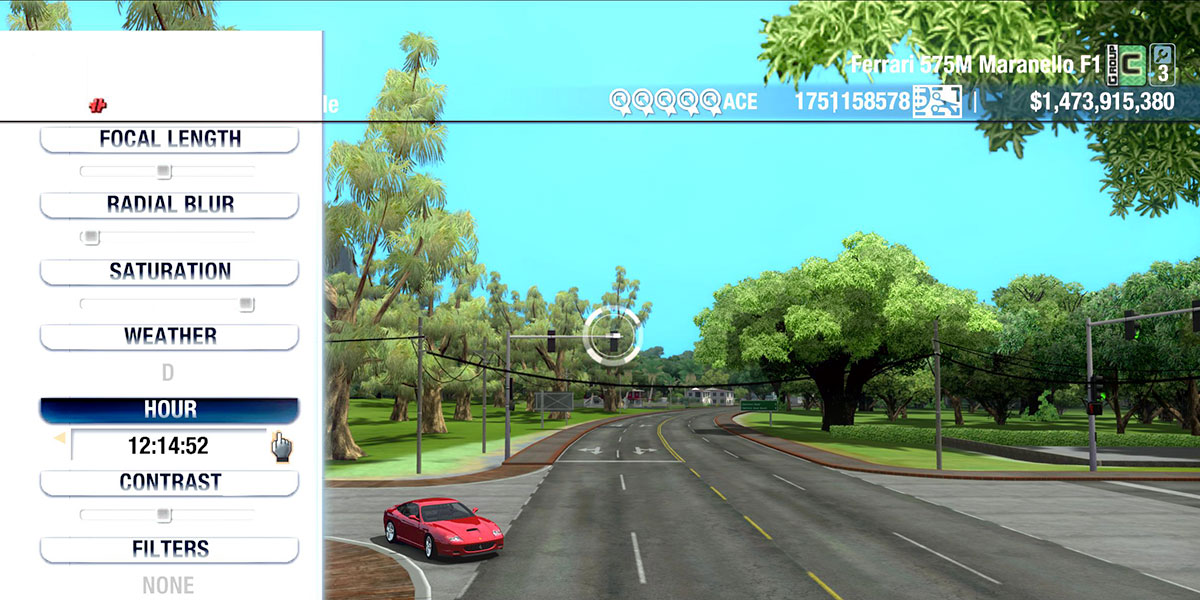This screenshot has width=1200, height=600.
Task: Click the saturation slider handle
Action: (x=246, y=304)
